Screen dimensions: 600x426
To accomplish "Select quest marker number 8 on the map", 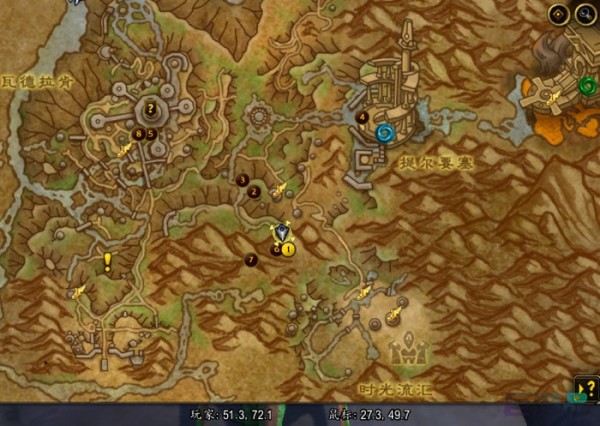I will click(138, 133).
